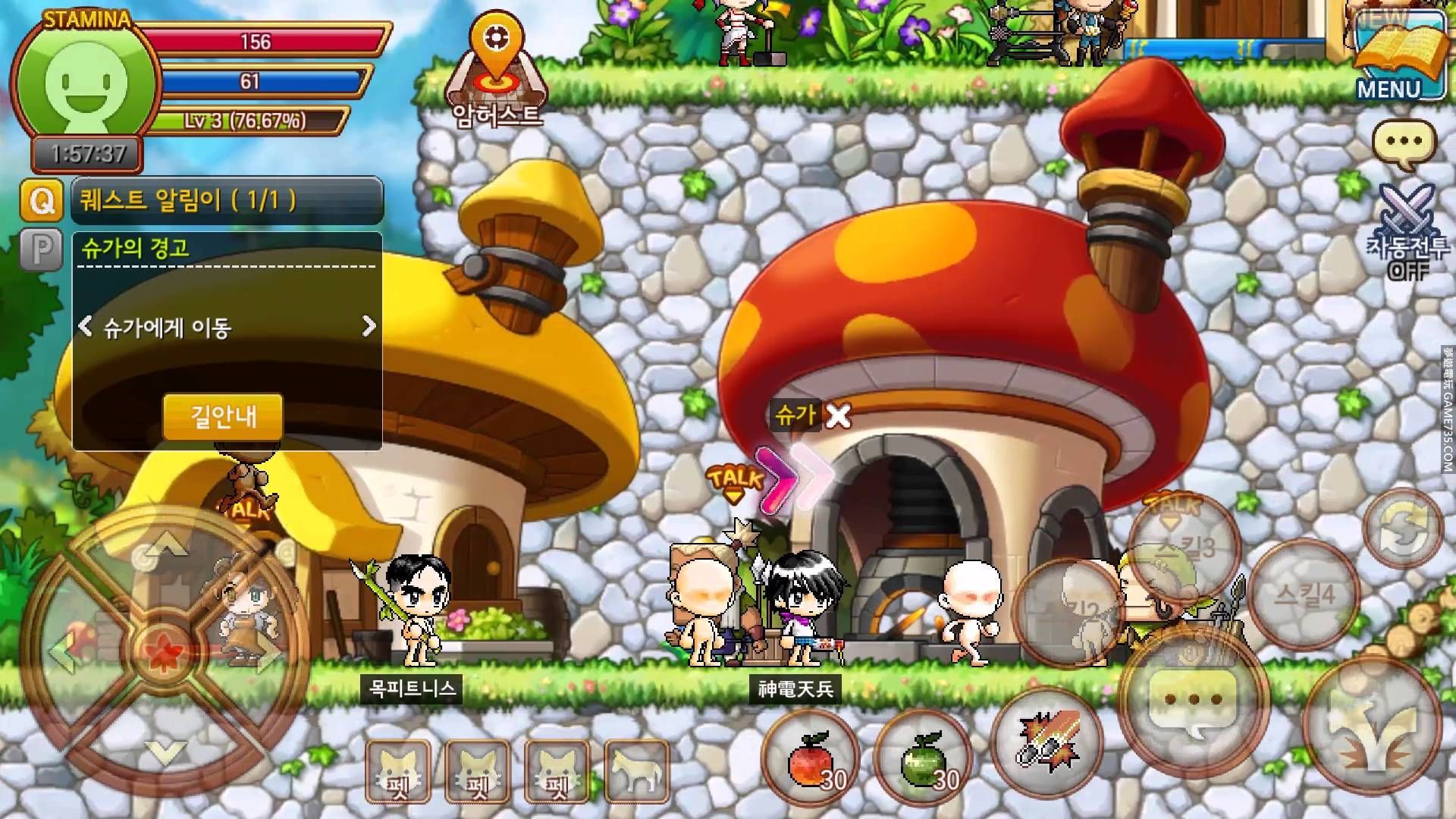This screenshot has width=1456, height=819.
Task: Tap the circular swap arrows button
Action: pos(1404,526)
